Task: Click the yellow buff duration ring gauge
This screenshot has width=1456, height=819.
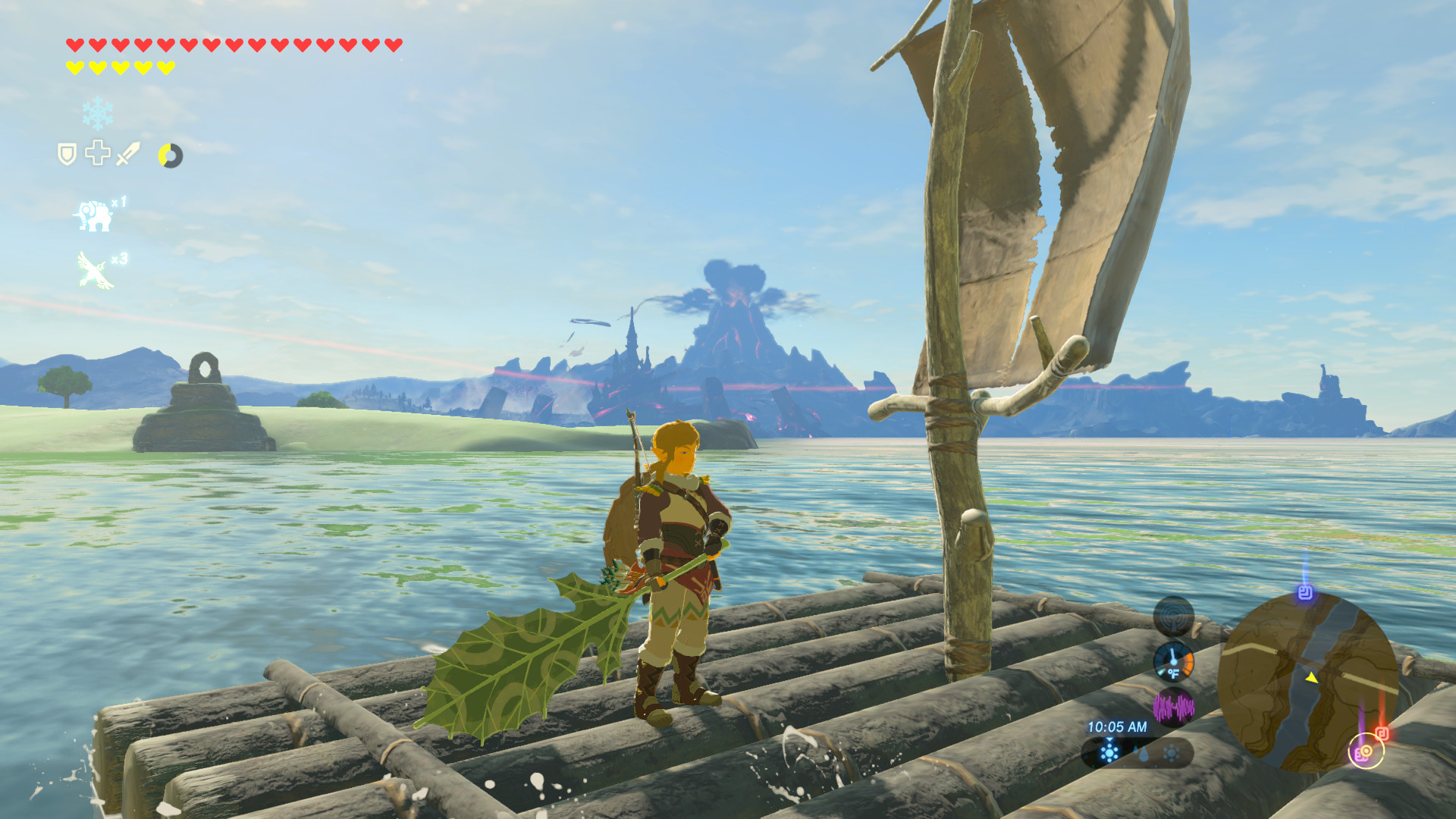Action: 171,155
